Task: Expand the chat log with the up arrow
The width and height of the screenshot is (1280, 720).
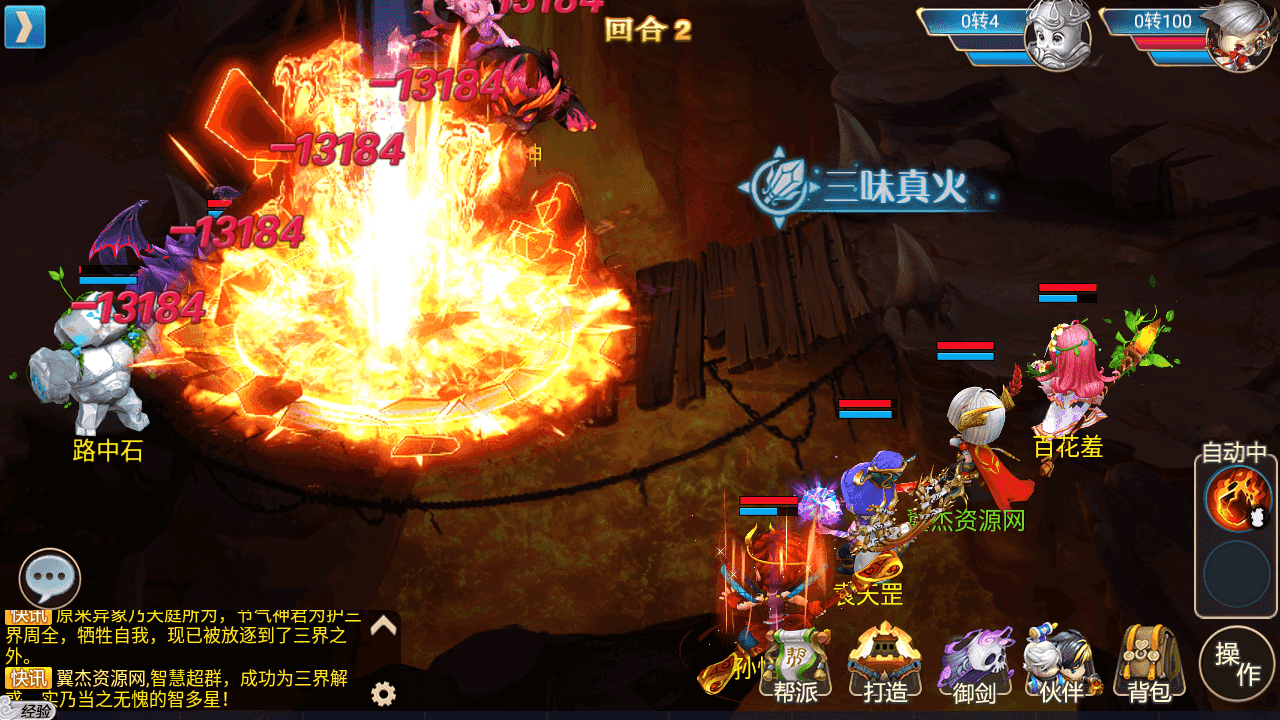Action: (384, 627)
